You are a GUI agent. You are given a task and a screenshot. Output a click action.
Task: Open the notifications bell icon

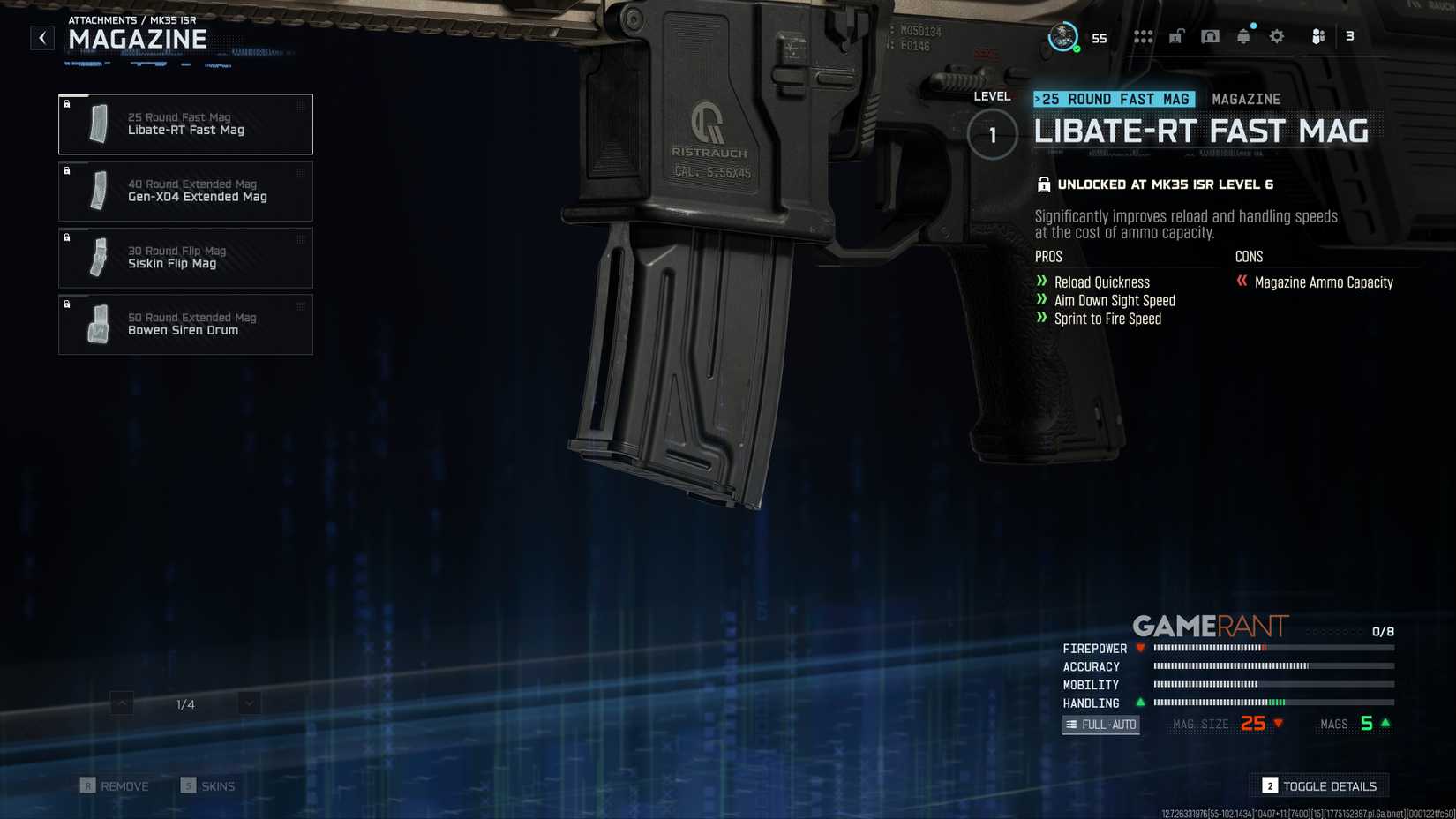pyautogui.click(x=1243, y=36)
